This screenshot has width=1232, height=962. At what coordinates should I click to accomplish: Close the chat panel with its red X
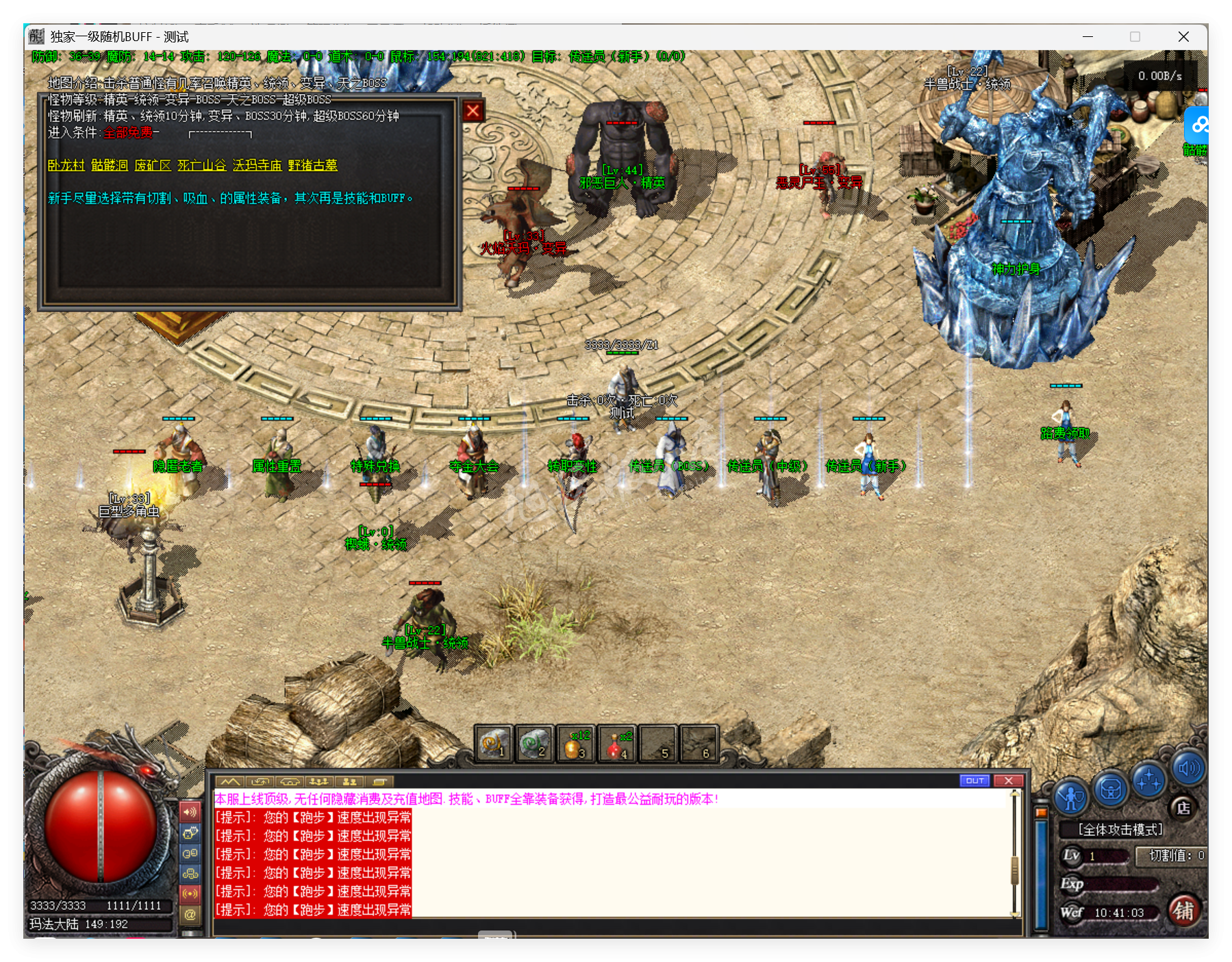[x=1008, y=781]
